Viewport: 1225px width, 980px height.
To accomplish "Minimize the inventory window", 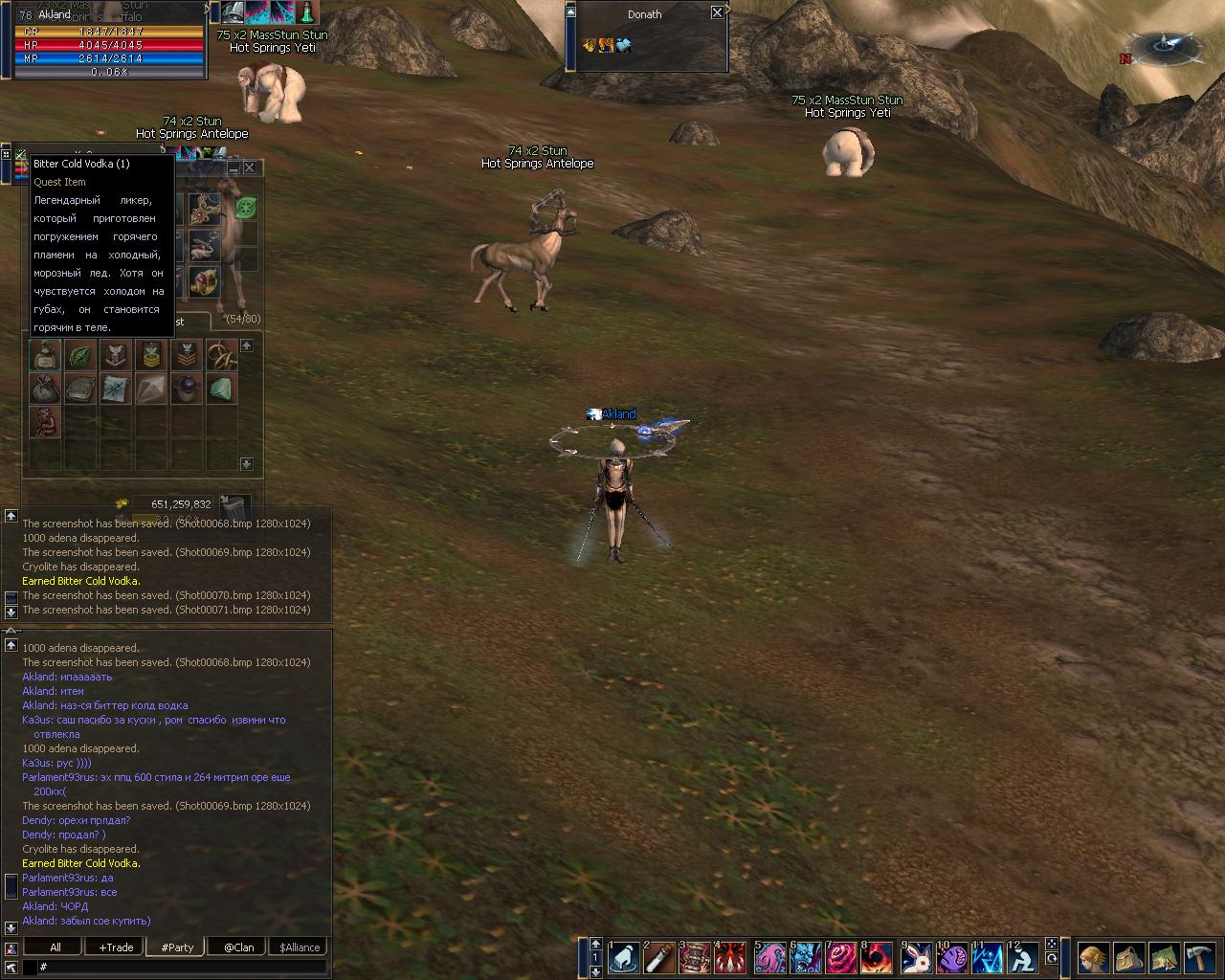I will [233, 167].
